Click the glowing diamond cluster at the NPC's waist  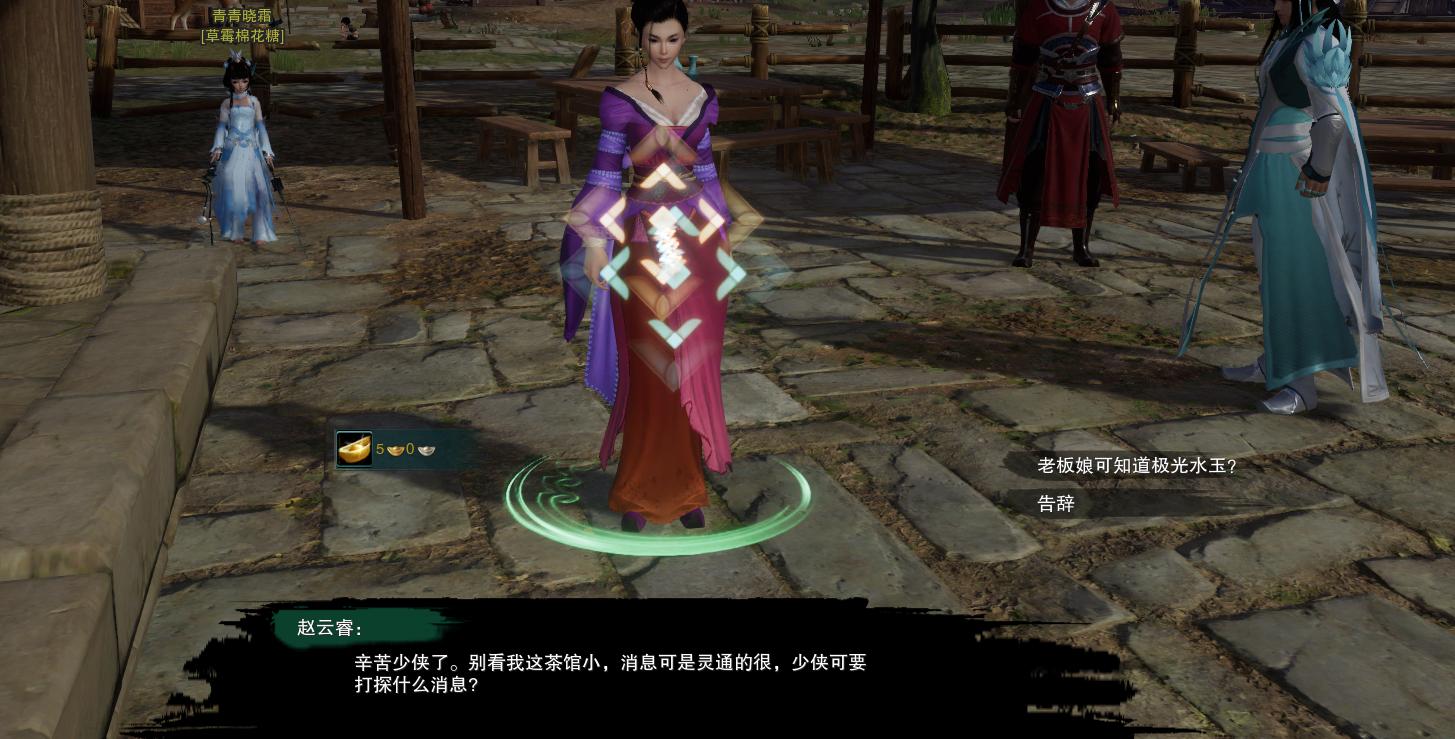tap(666, 250)
